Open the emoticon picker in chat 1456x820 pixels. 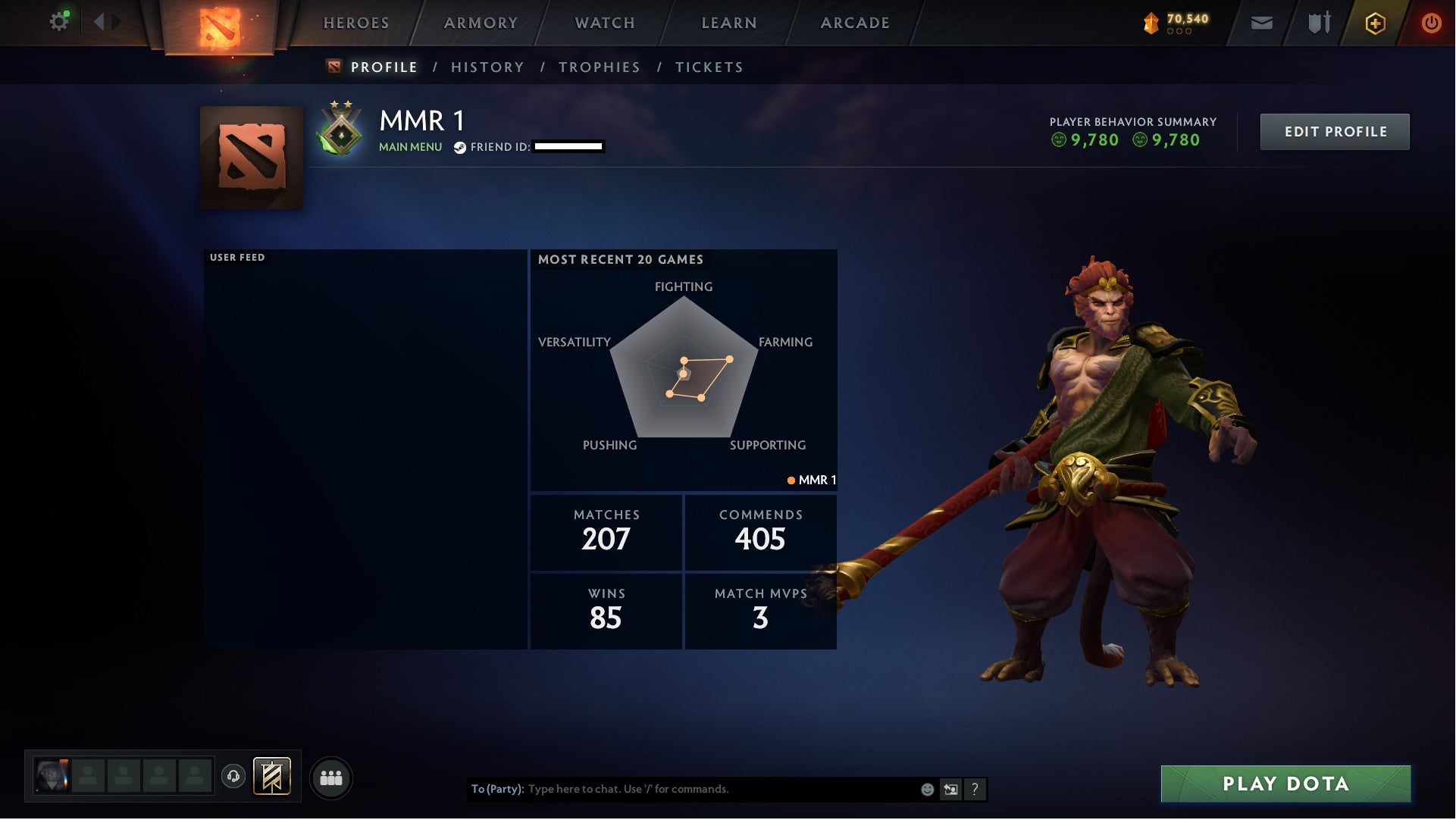[x=927, y=789]
